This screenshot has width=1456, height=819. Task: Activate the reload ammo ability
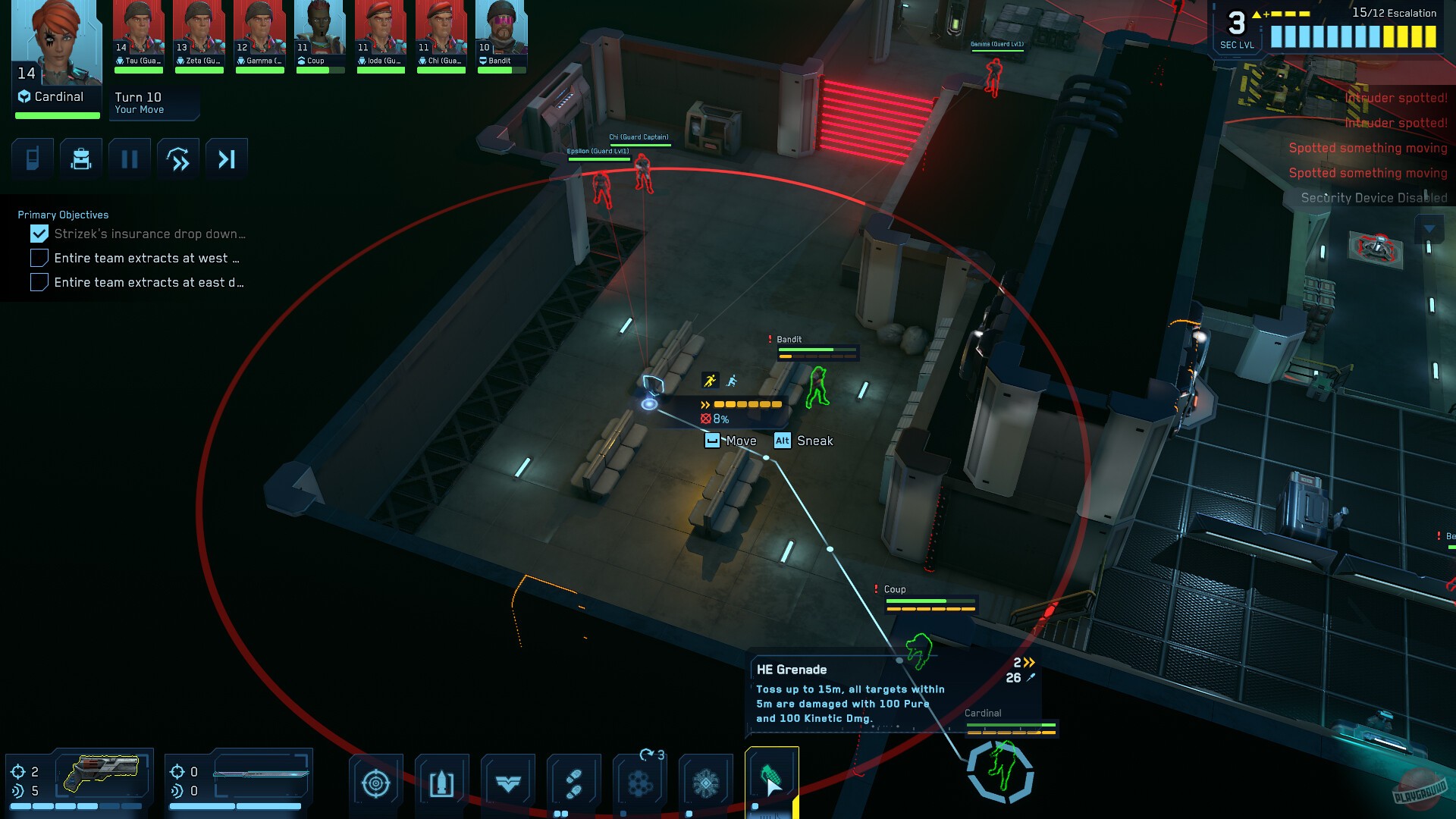442,781
